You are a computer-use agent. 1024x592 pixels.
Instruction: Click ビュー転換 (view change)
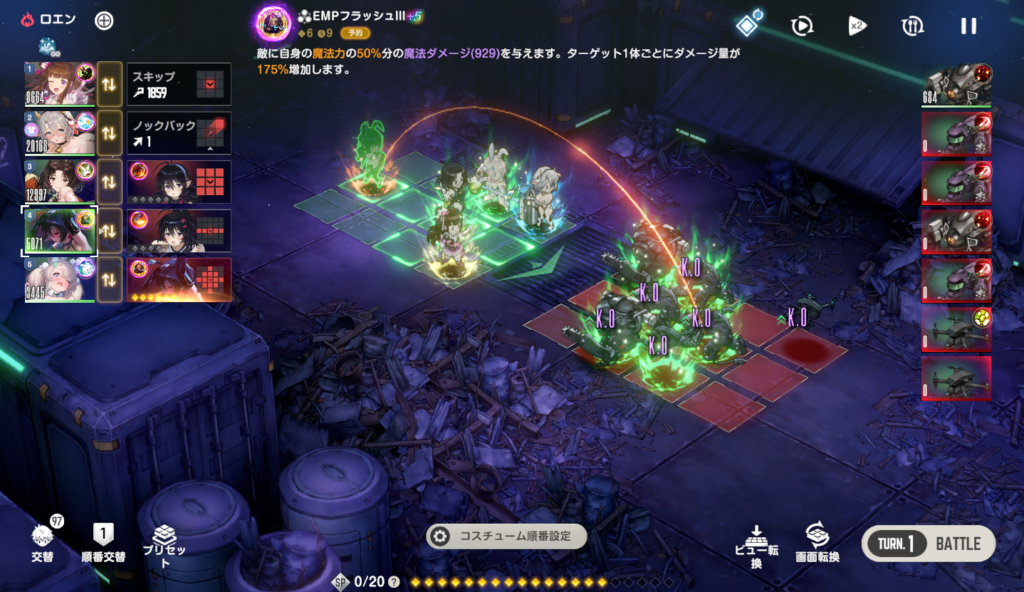[756, 544]
